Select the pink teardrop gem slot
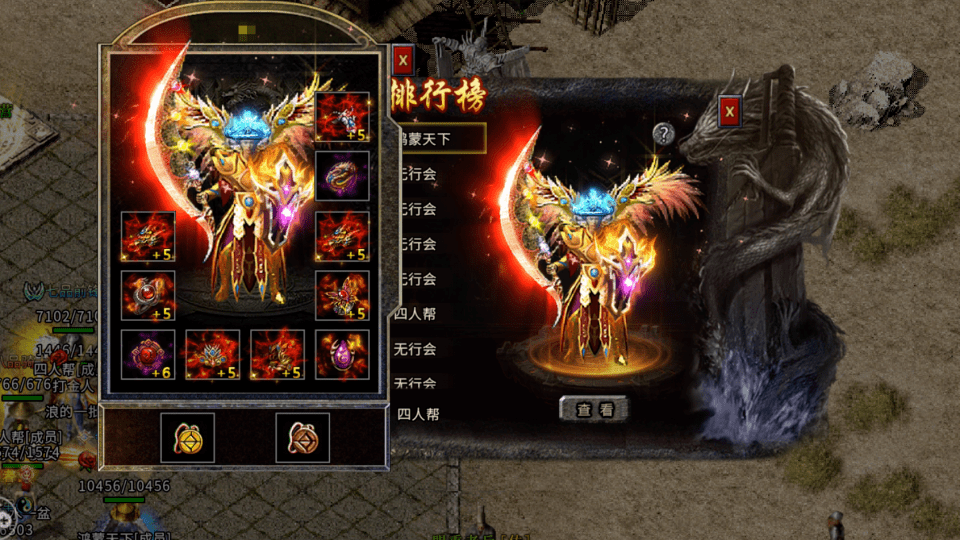Image resolution: width=960 pixels, height=540 pixels. click(342, 354)
